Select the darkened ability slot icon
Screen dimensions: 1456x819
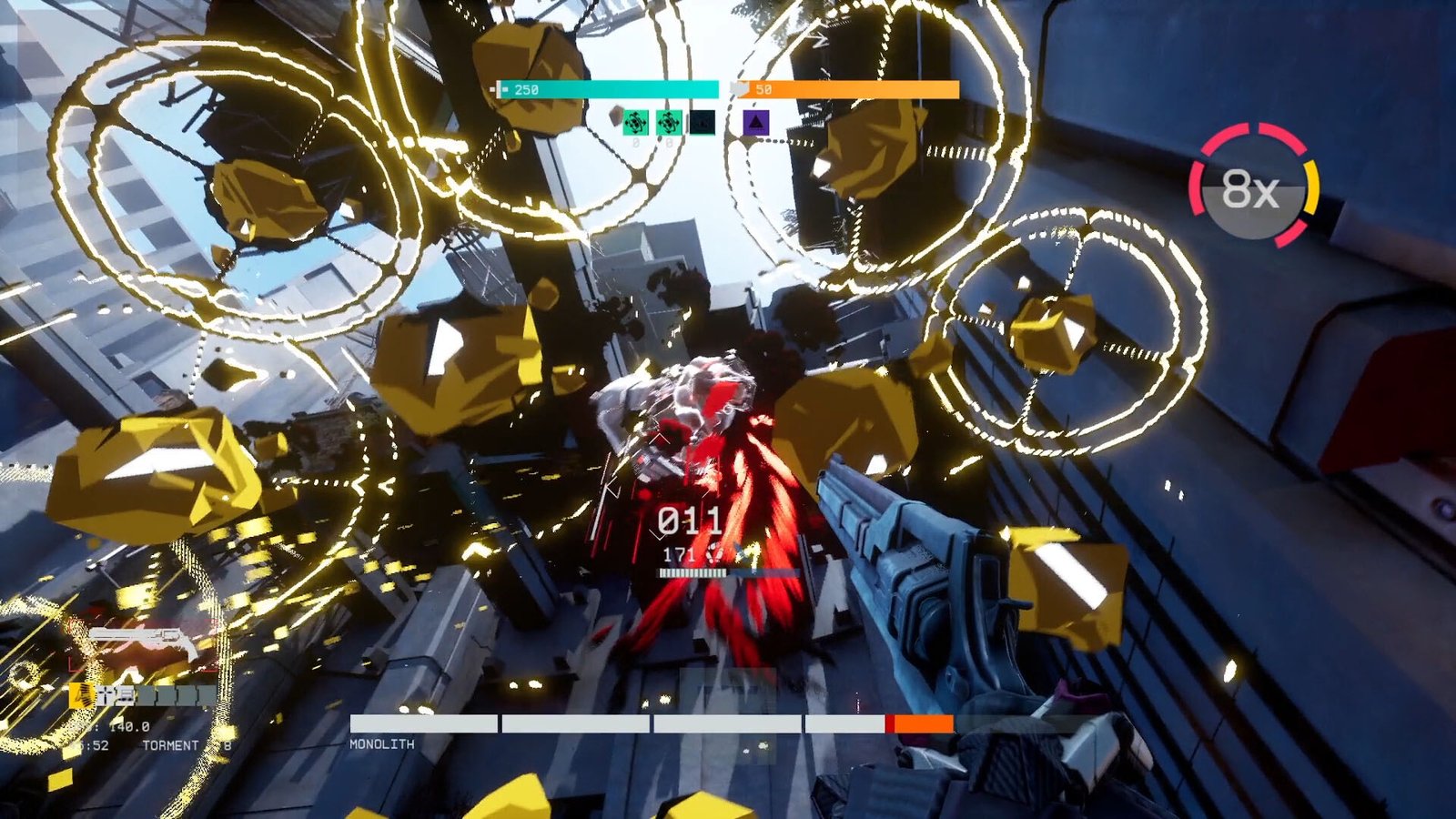click(x=702, y=122)
